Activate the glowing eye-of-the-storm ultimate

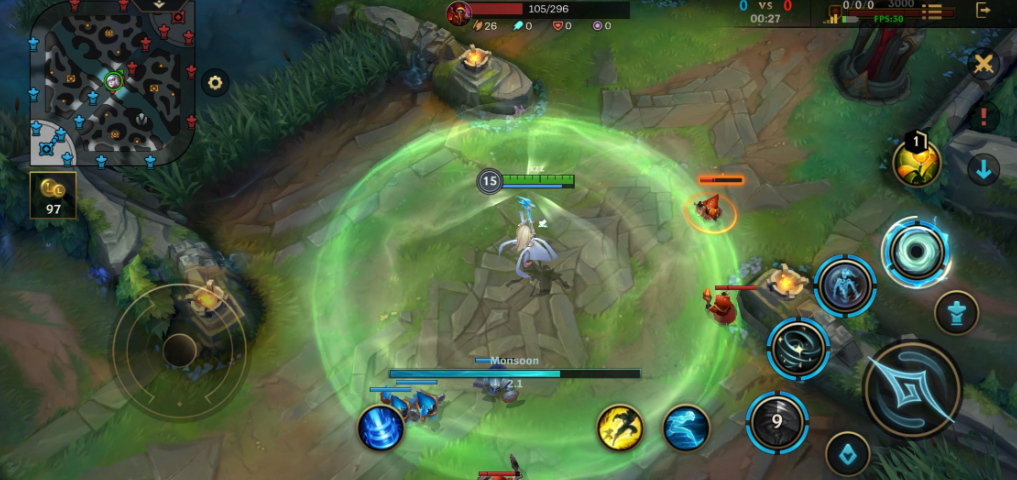pyautogui.click(x=916, y=251)
